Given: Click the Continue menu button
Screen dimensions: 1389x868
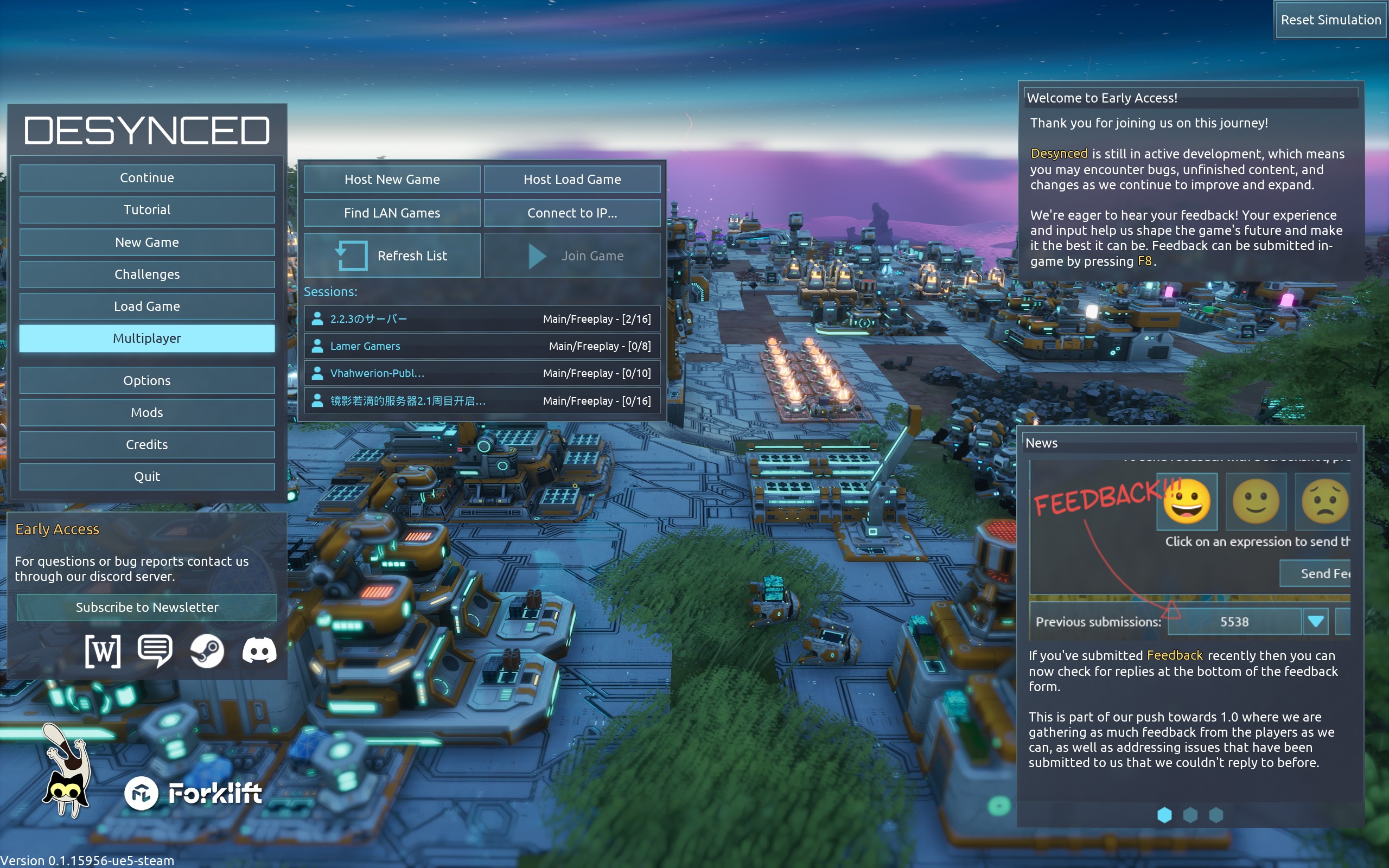Looking at the screenshot, I should pos(147,178).
